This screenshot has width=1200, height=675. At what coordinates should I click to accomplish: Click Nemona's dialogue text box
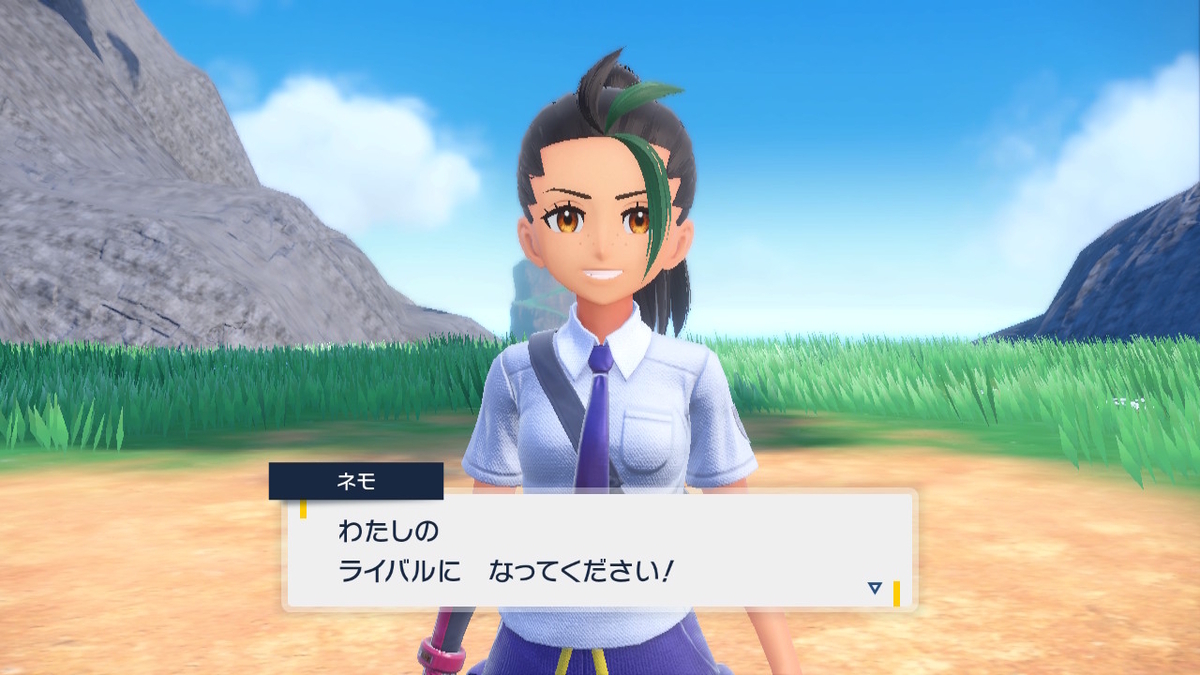click(600, 549)
